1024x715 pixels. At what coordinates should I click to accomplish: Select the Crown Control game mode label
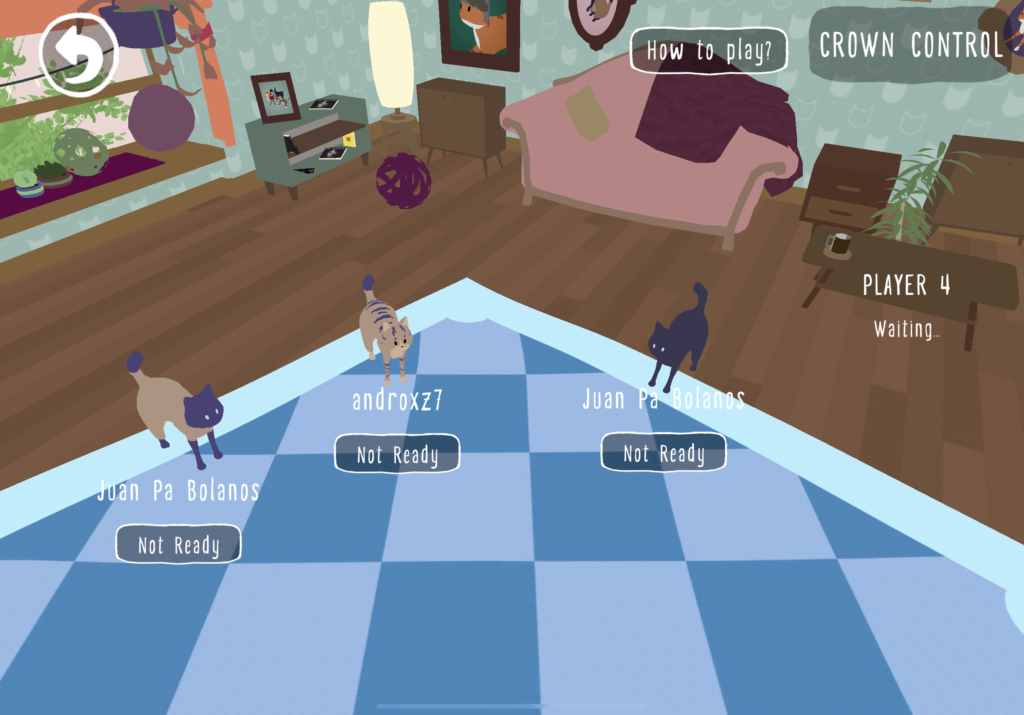coord(910,45)
